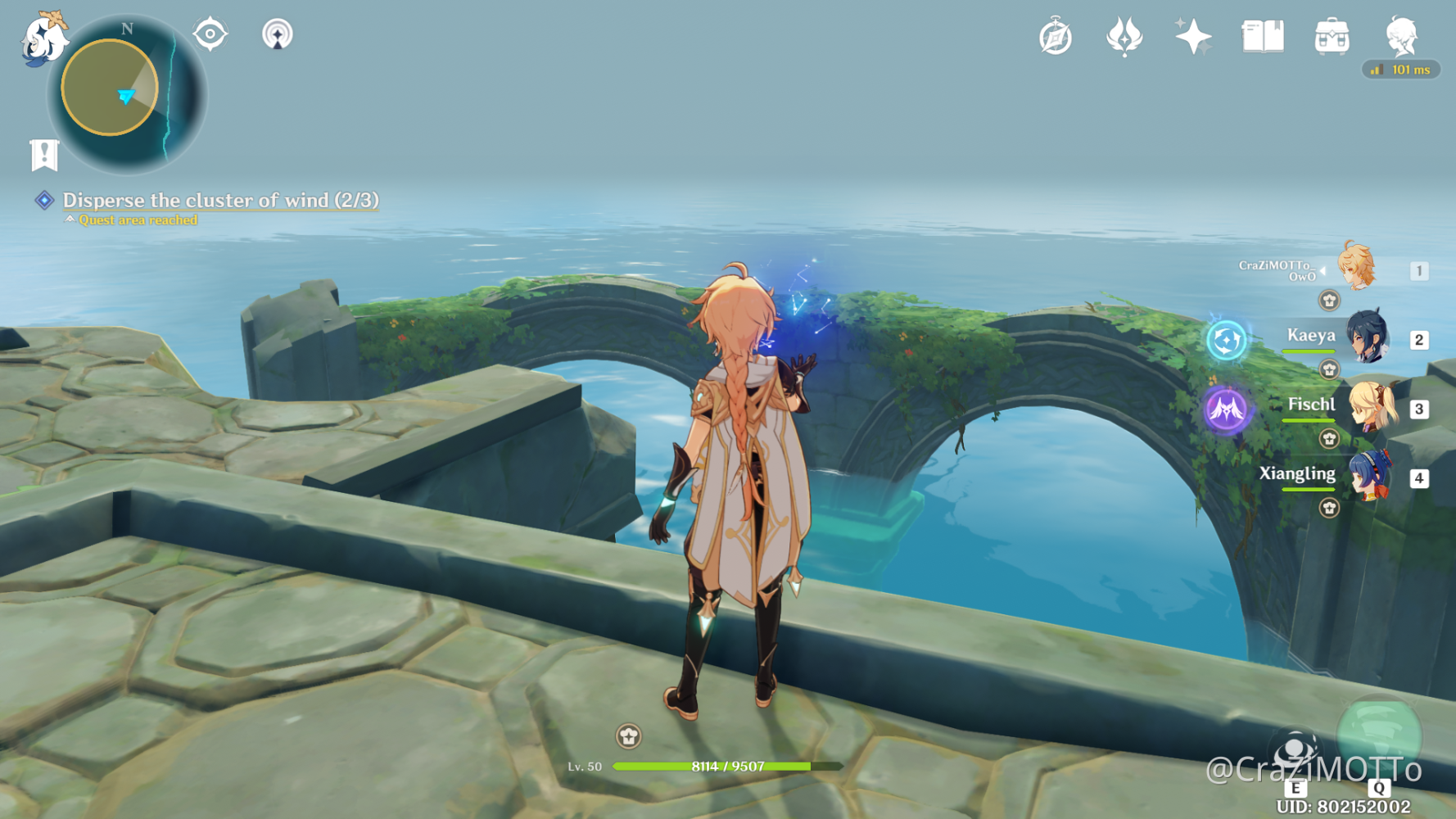Switch to Xiangling in the party

tap(1368, 475)
